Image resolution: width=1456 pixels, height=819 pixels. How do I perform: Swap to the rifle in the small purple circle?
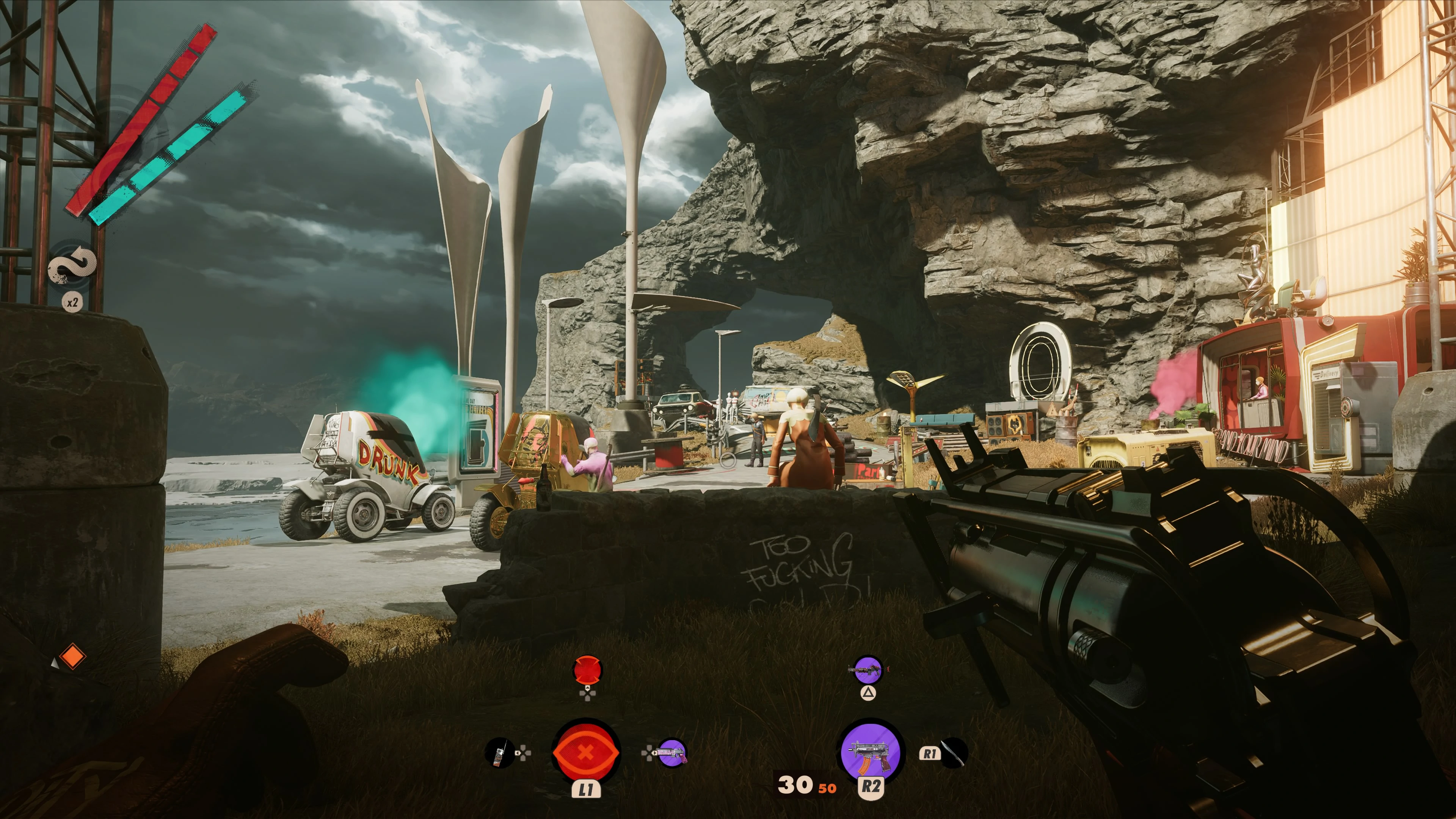click(x=868, y=670)
